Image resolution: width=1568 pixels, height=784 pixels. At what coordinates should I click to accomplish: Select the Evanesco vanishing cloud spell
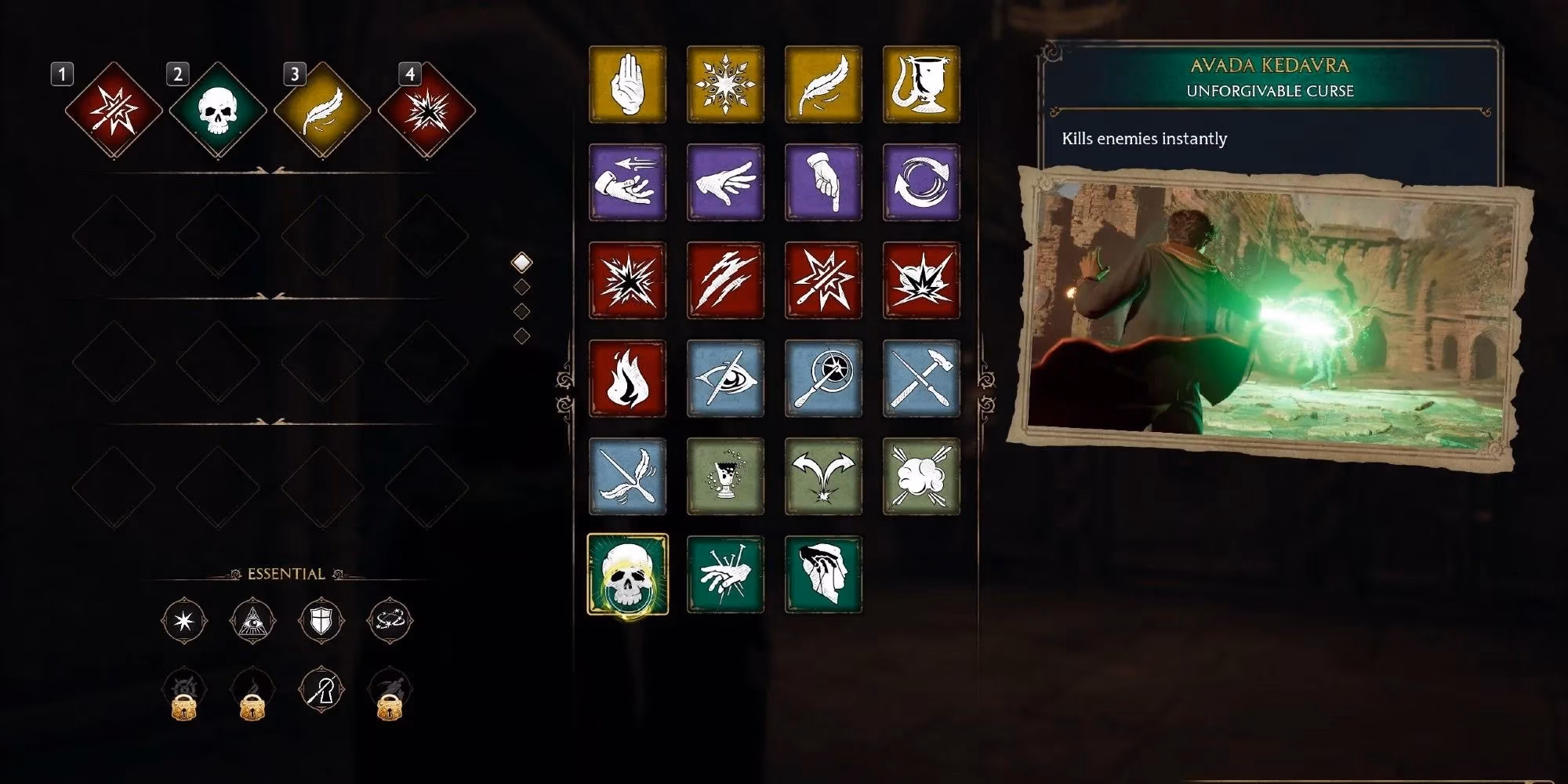point(921,477)
